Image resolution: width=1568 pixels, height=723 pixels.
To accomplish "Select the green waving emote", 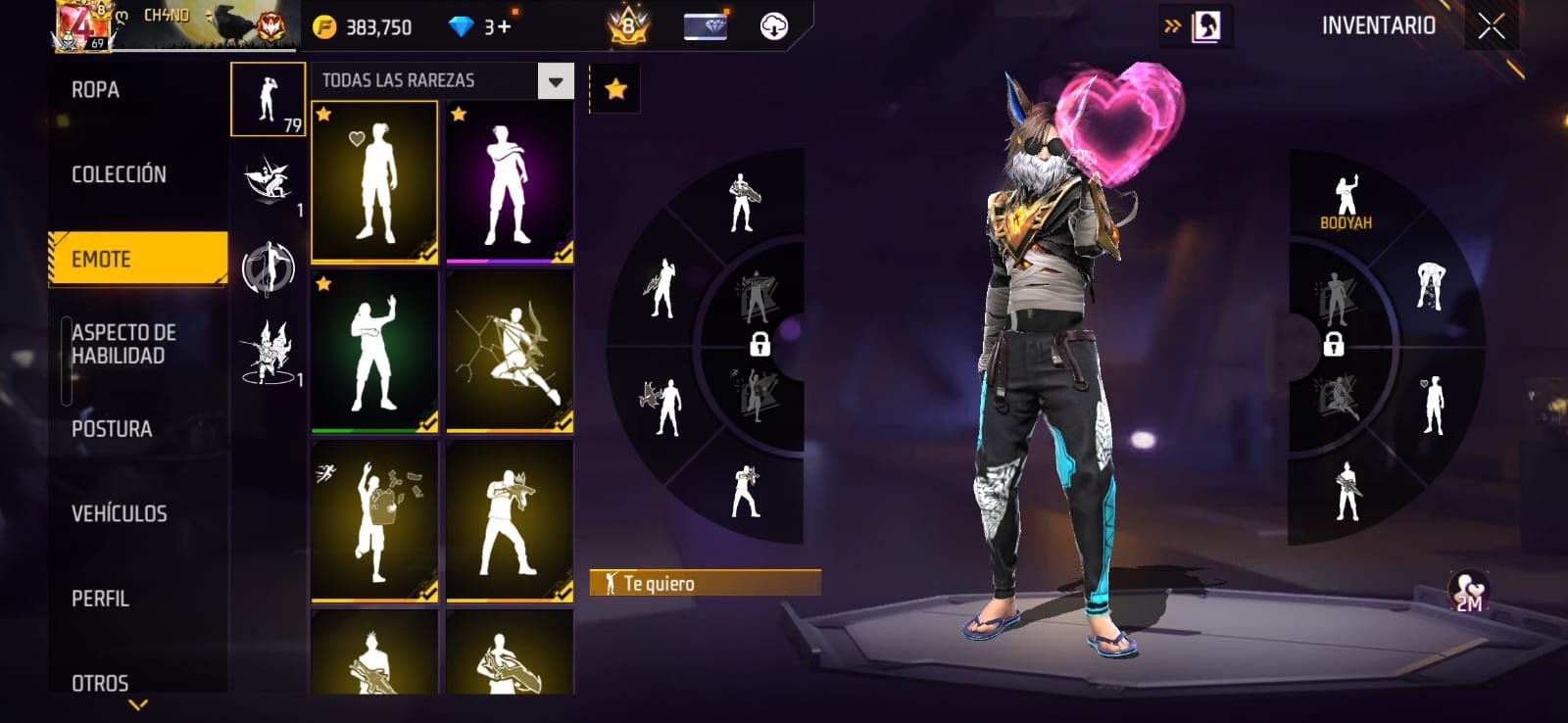I will [374, 352].
